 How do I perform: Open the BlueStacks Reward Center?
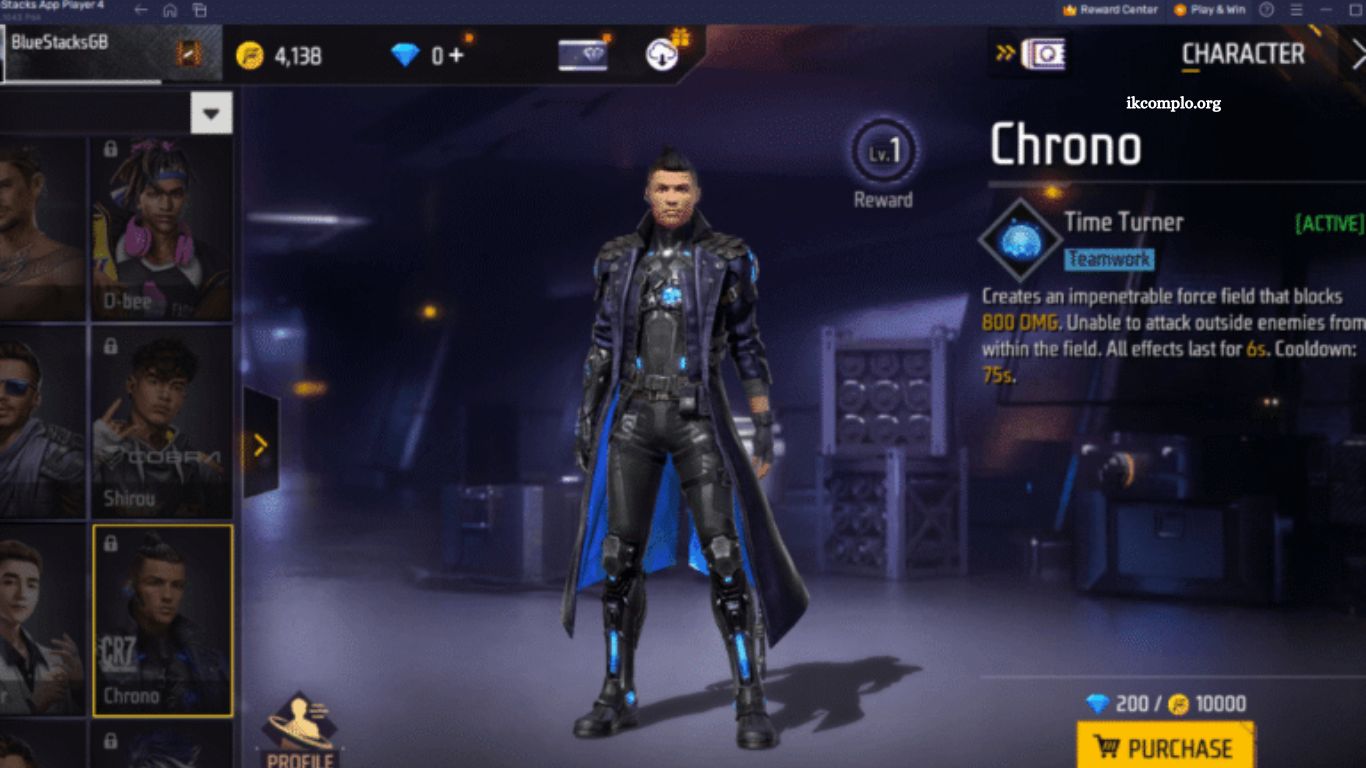(x=1110, y=10)
